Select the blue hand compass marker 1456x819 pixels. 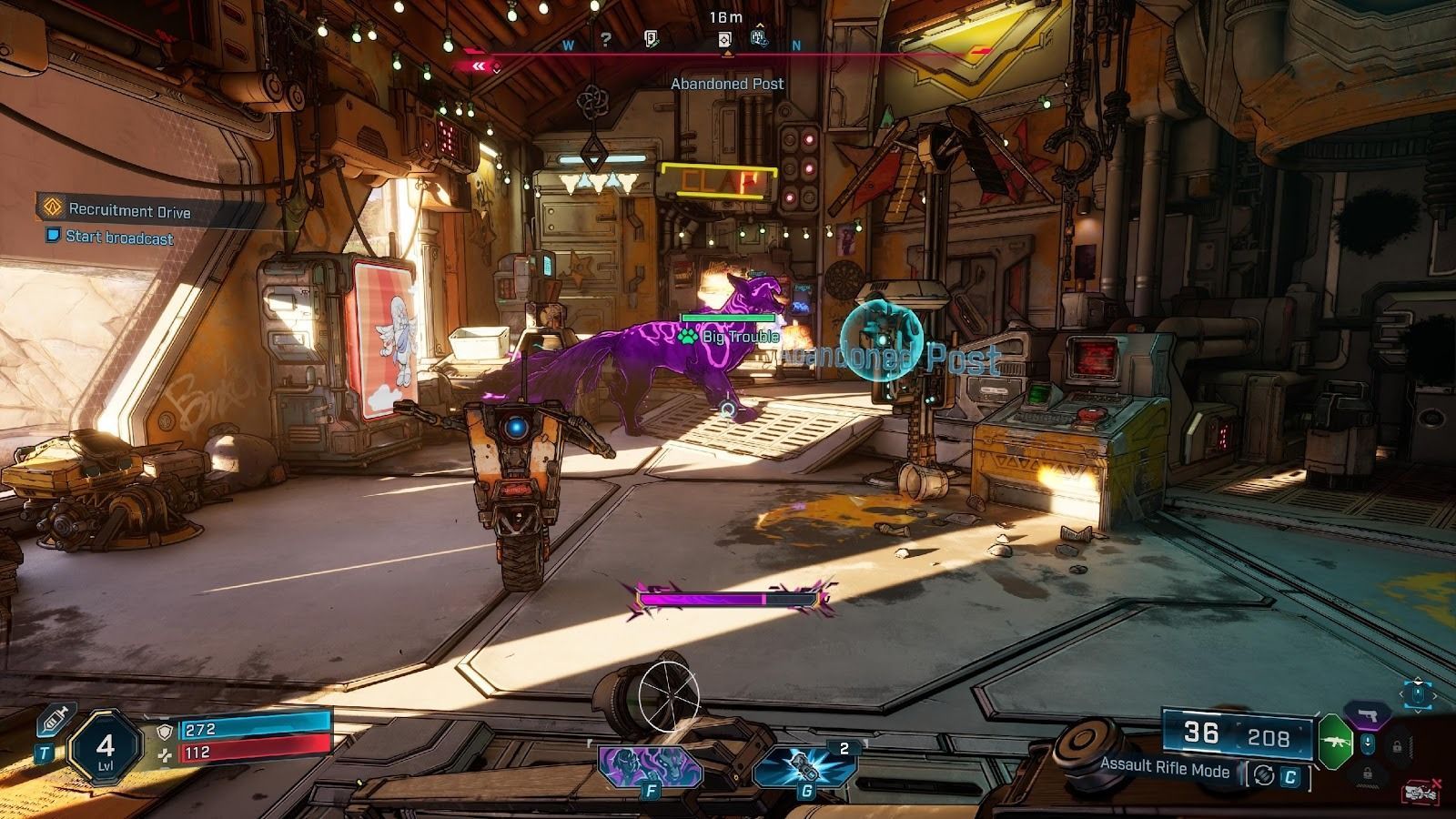pyautogui.click(x=760, y=38)
